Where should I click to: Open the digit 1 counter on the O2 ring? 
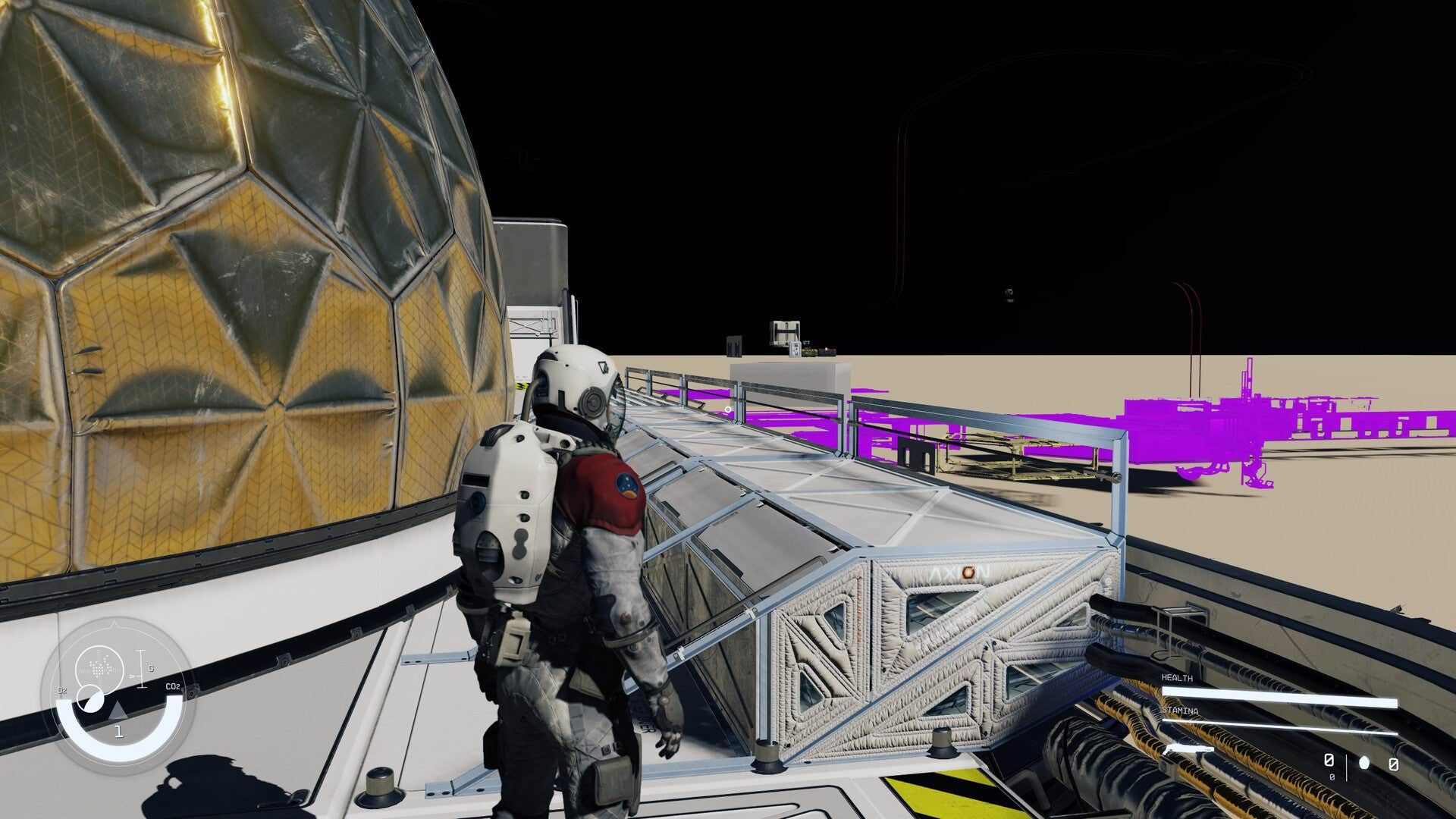coord(119,731)
